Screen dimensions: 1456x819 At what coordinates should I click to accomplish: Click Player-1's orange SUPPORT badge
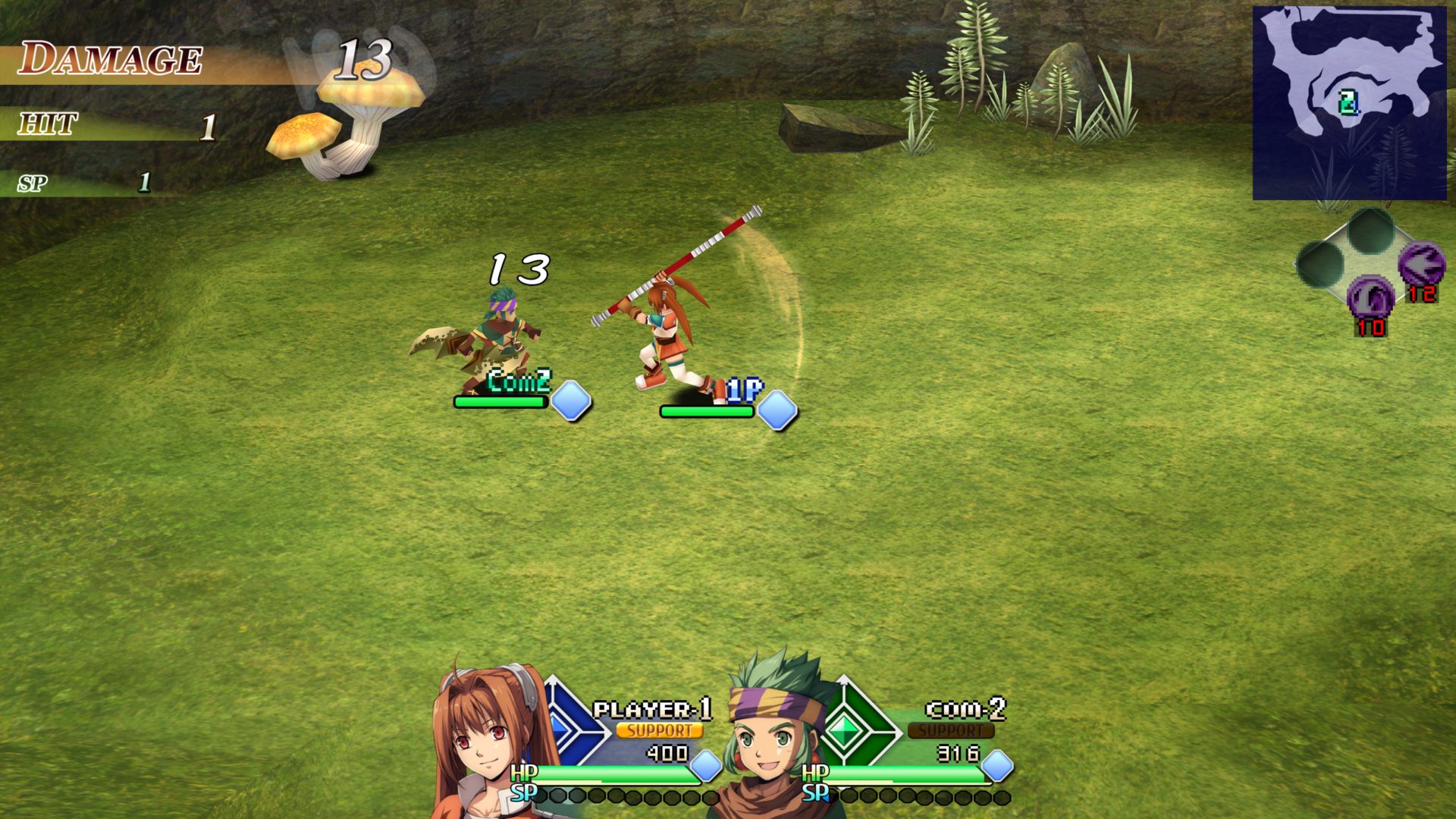pyautogui.click(x=659, y=730)
